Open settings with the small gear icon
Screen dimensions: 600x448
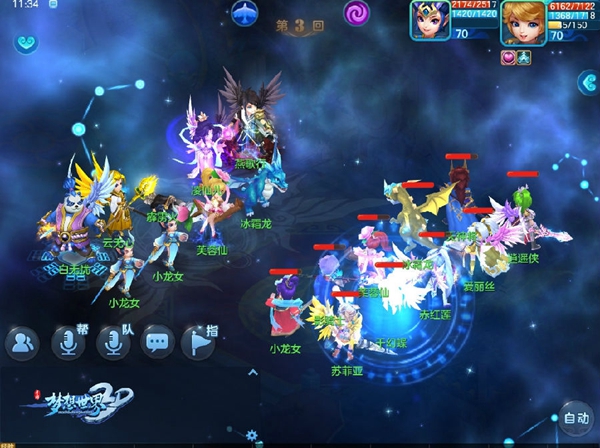coord(252,436)
